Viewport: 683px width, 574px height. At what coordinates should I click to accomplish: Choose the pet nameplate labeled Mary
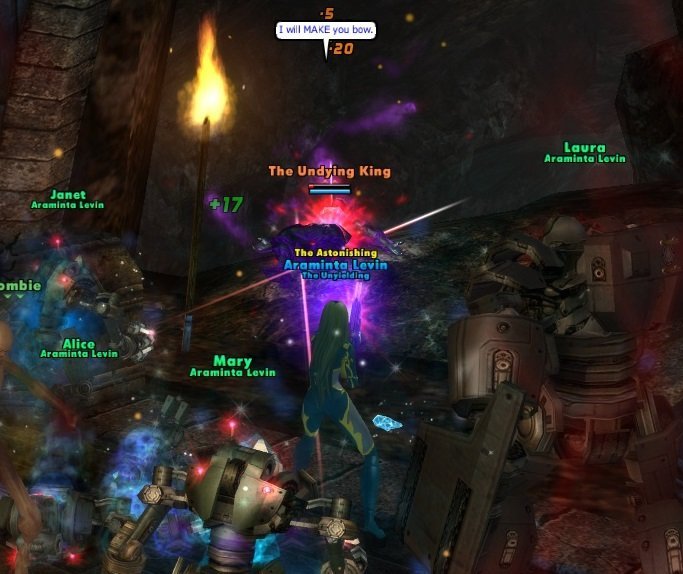tap(232, 361)
